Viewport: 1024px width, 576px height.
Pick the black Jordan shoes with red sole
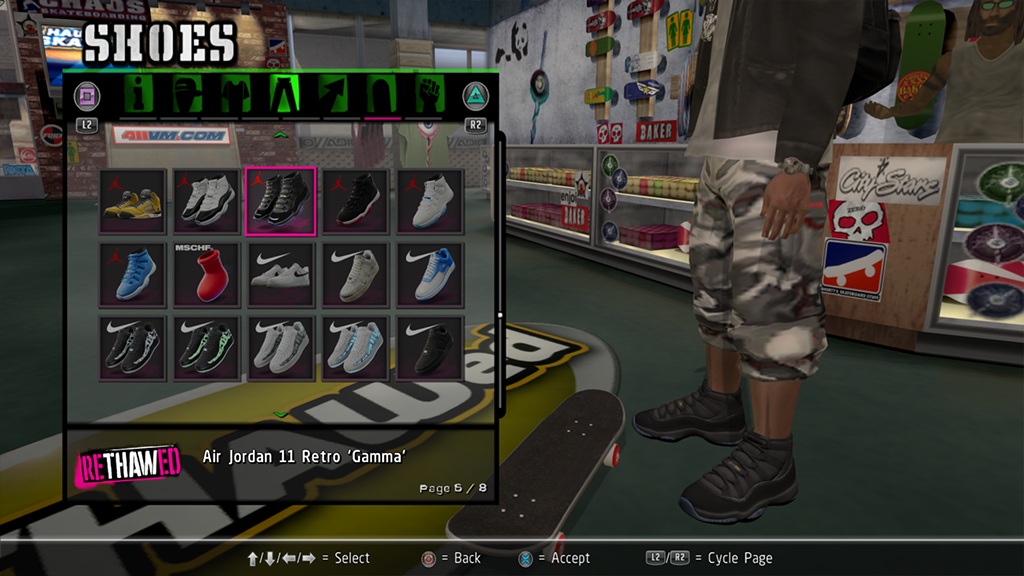pyautogui.click(x=355, y=201)
